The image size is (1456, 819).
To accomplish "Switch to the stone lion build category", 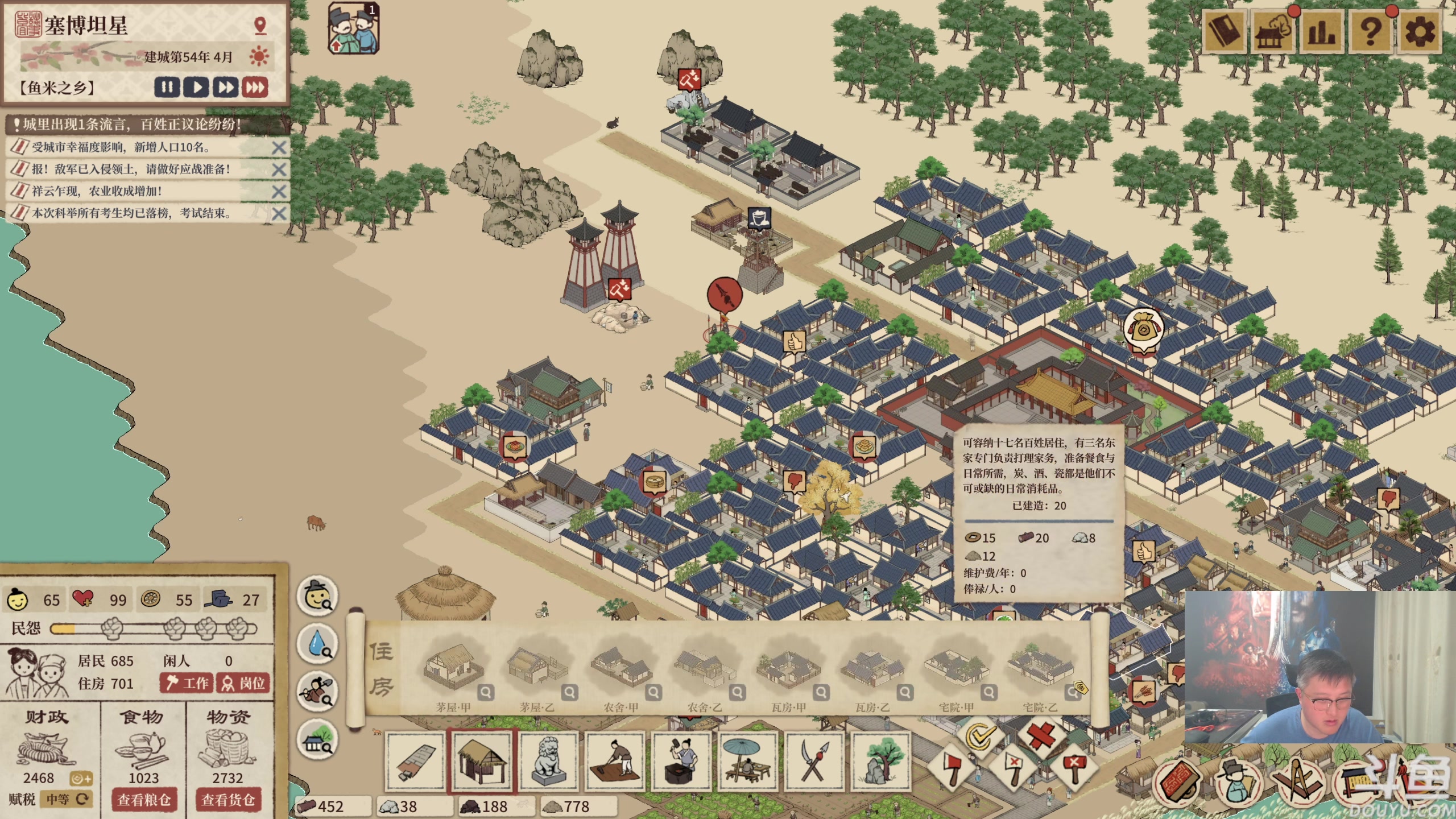I will point(548,761).
